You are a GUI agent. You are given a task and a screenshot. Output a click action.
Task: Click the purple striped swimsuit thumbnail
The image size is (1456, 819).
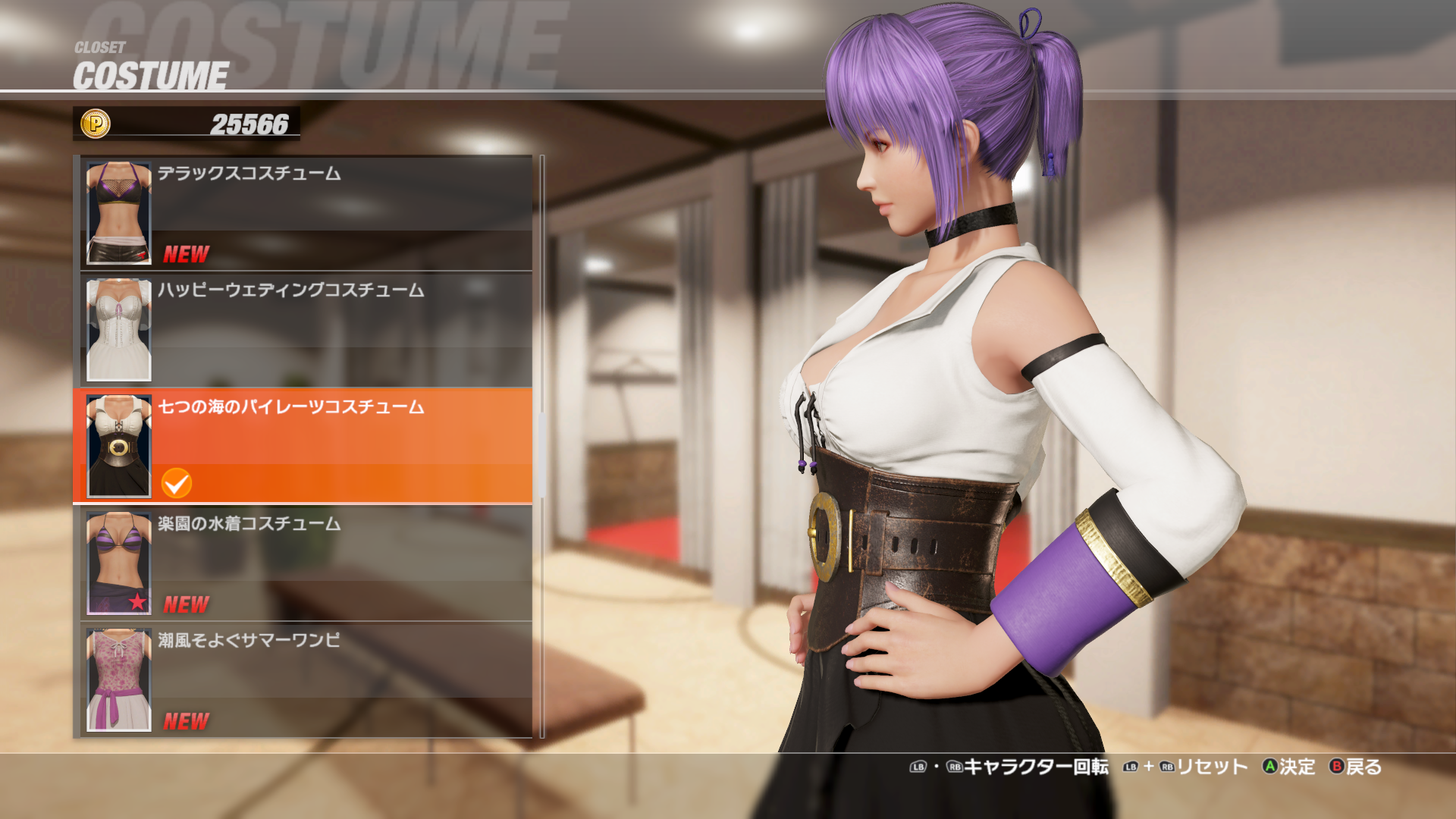click(119, 563)
